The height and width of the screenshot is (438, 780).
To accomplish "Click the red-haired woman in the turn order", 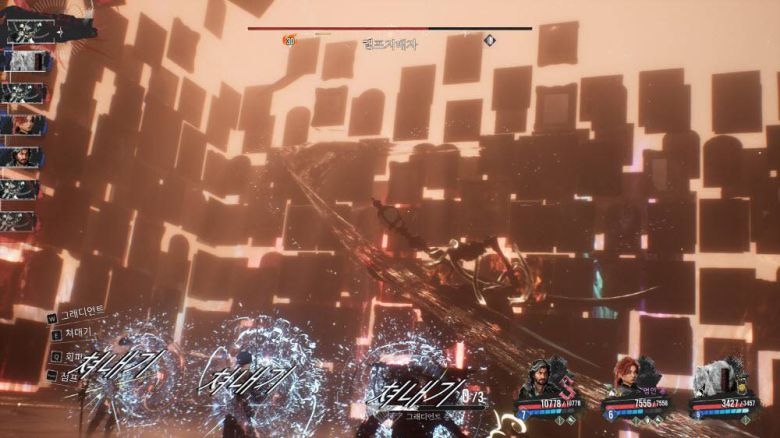I will point(20,124).
